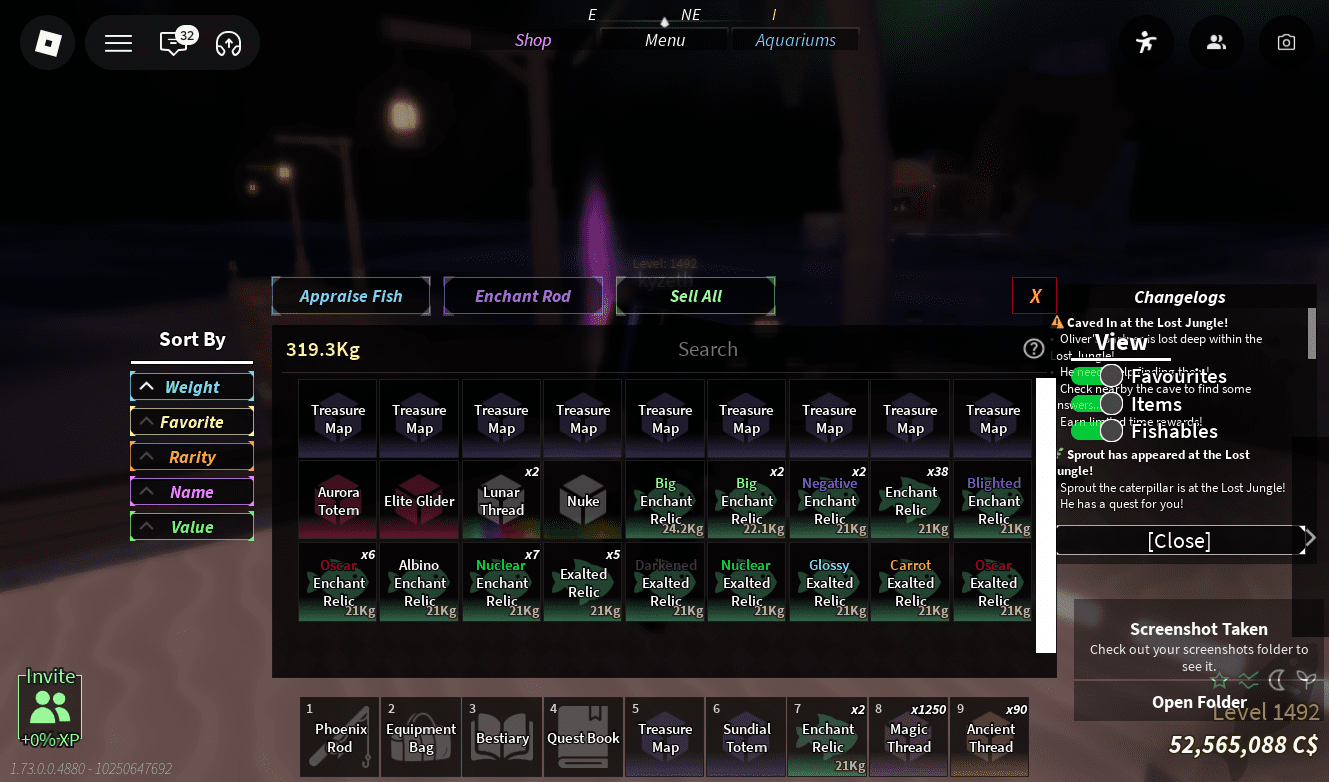1329x782 pixels.
Task: Click inside the inventory Search field
Action: [708, 349]
